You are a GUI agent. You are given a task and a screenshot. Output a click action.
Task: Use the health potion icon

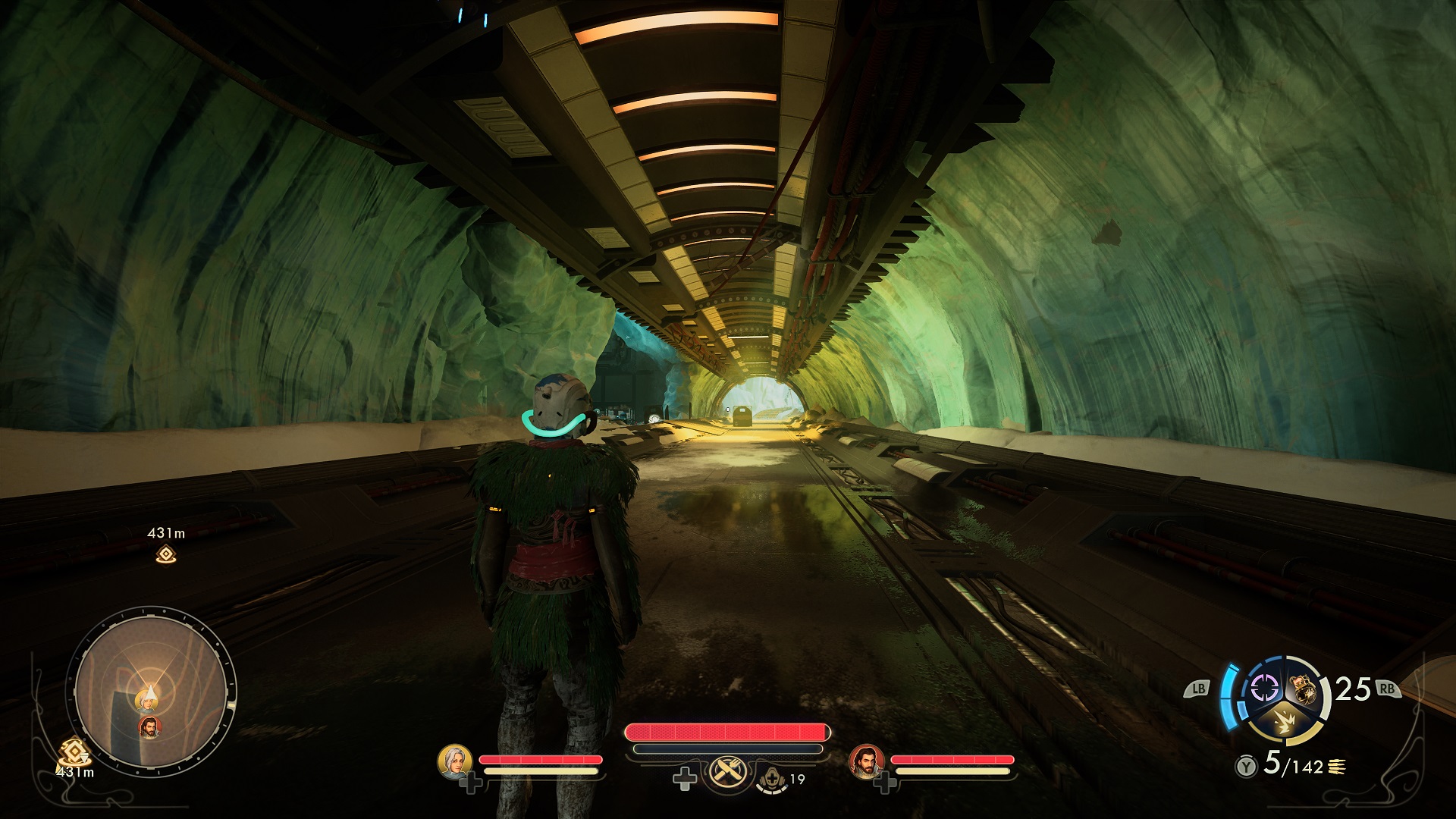773,778
